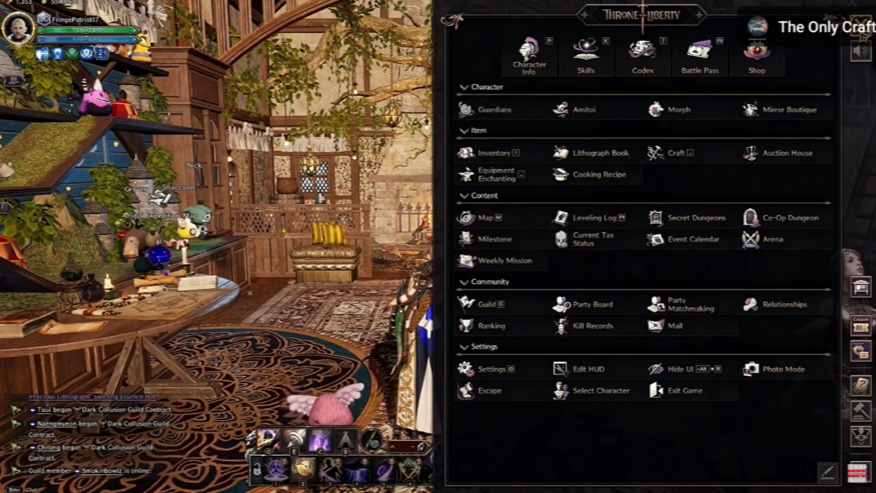Viewport: 876px width, 493px height.
Task: Open Equipment Enchanting
Action: click(x=490, y=174)
